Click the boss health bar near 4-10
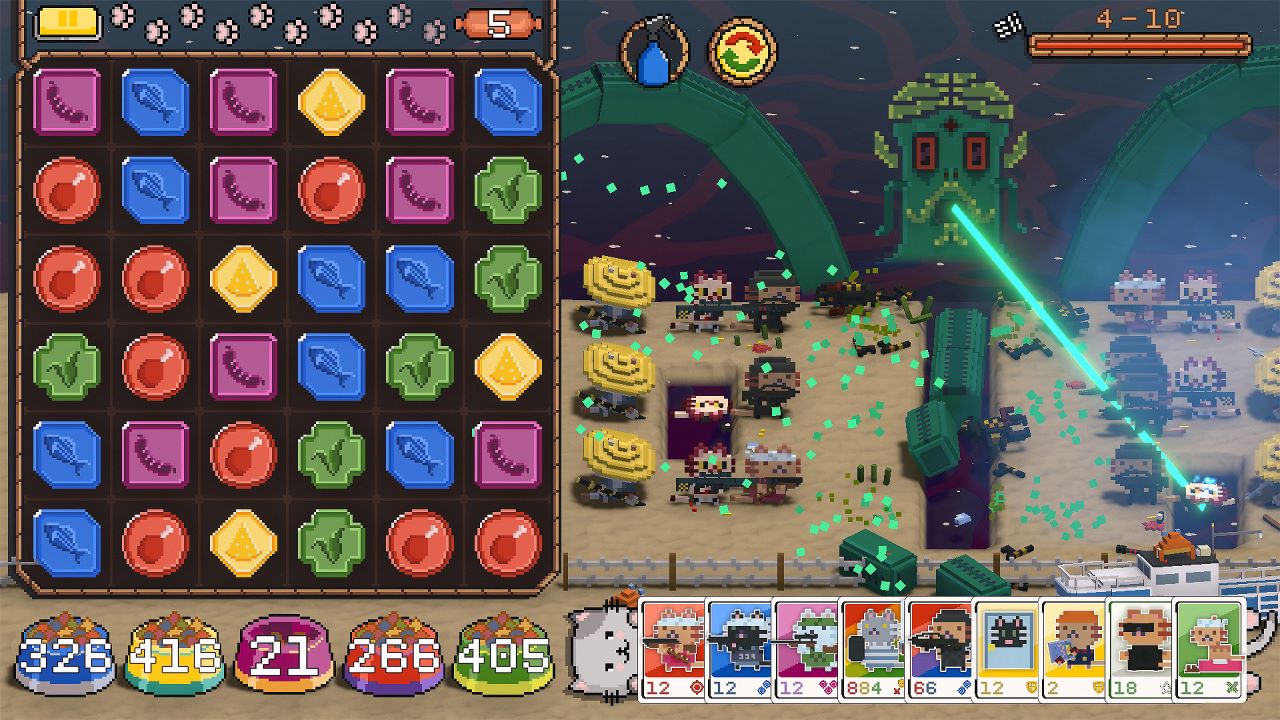 [x=1140, y=42]
